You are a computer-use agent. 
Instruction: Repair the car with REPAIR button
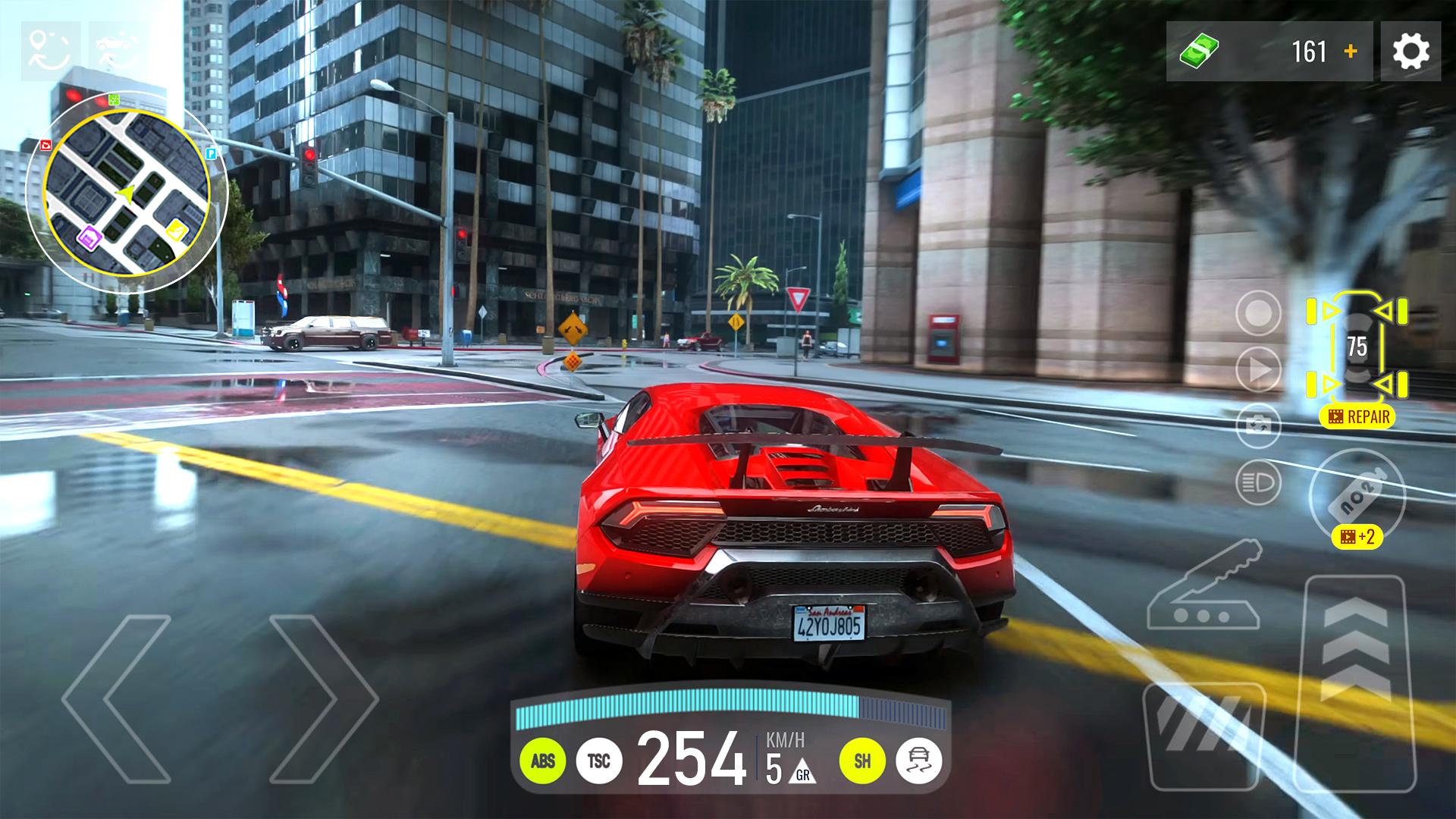tap(1358, 417)
